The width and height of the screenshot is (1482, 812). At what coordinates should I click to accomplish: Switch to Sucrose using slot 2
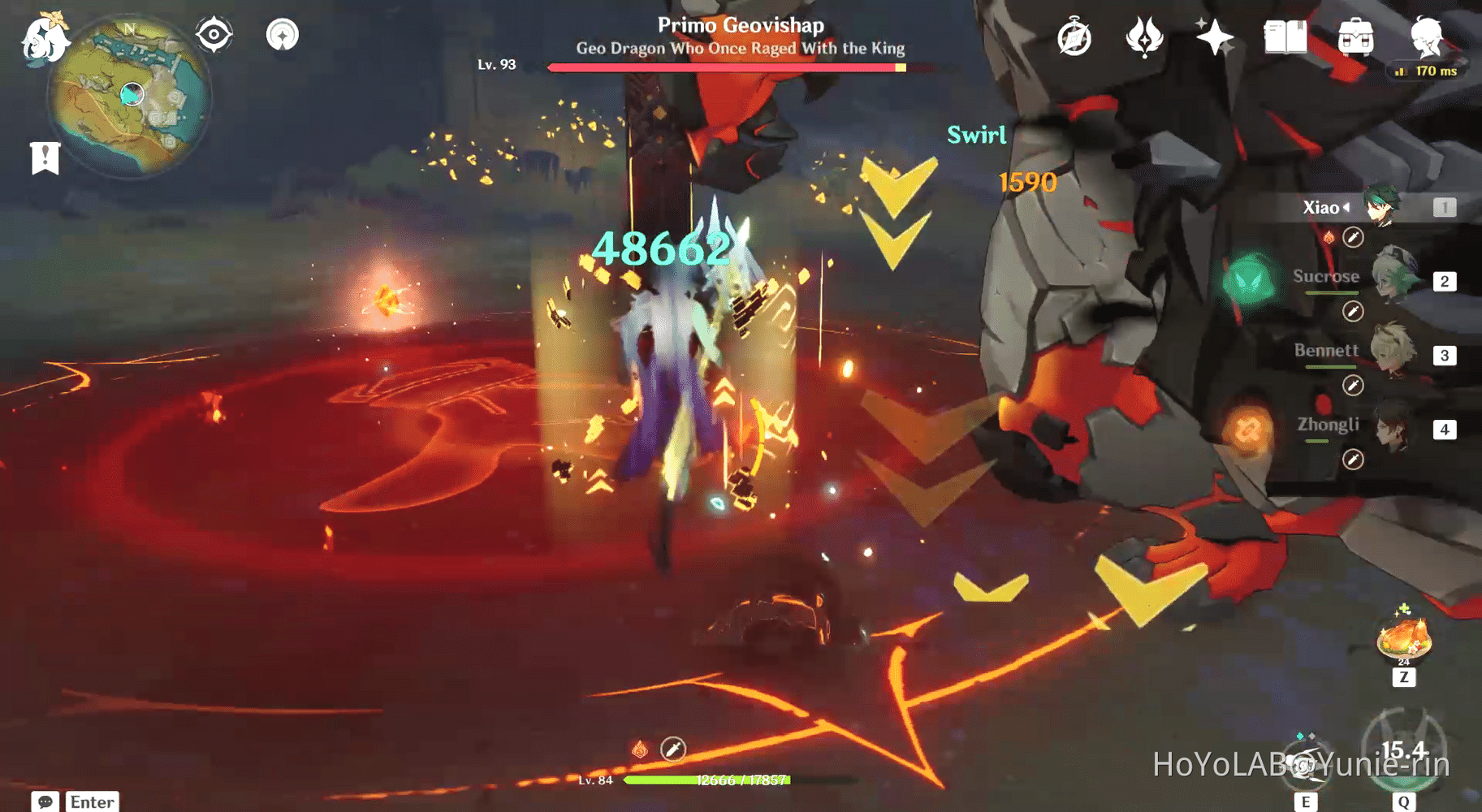[1445, 281]
